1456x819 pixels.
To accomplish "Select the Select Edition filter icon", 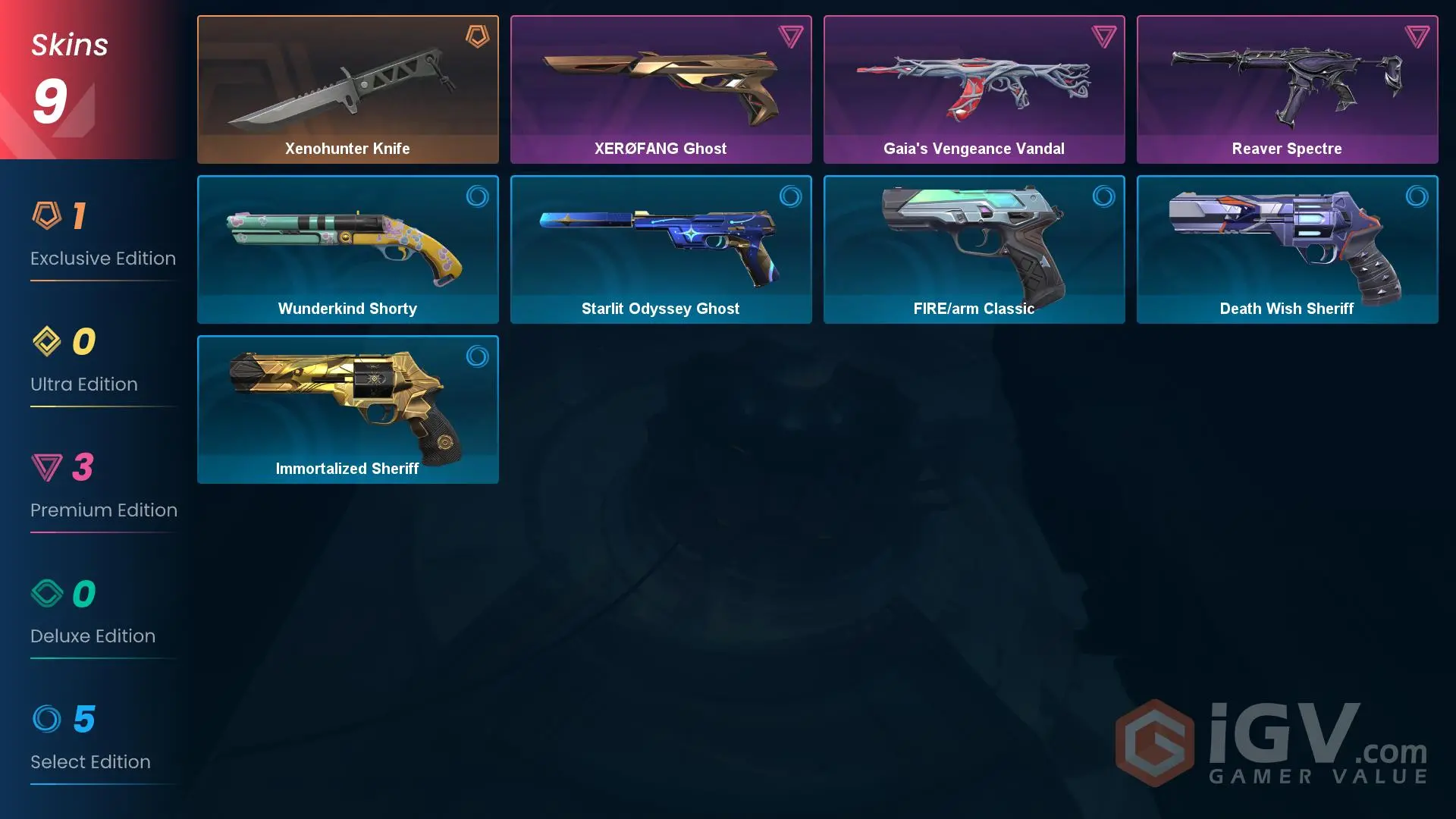I will (x=47, y=718).
